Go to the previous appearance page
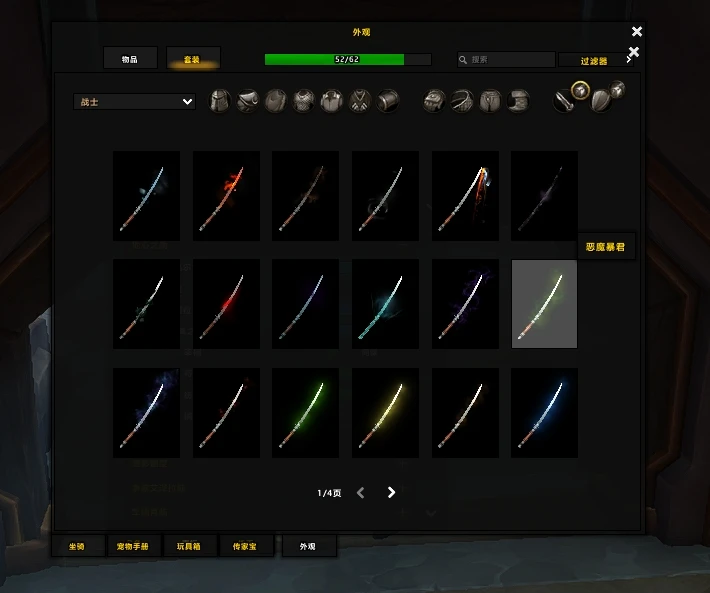Screen dimensions: 710x593 click(x=361, y=492)
